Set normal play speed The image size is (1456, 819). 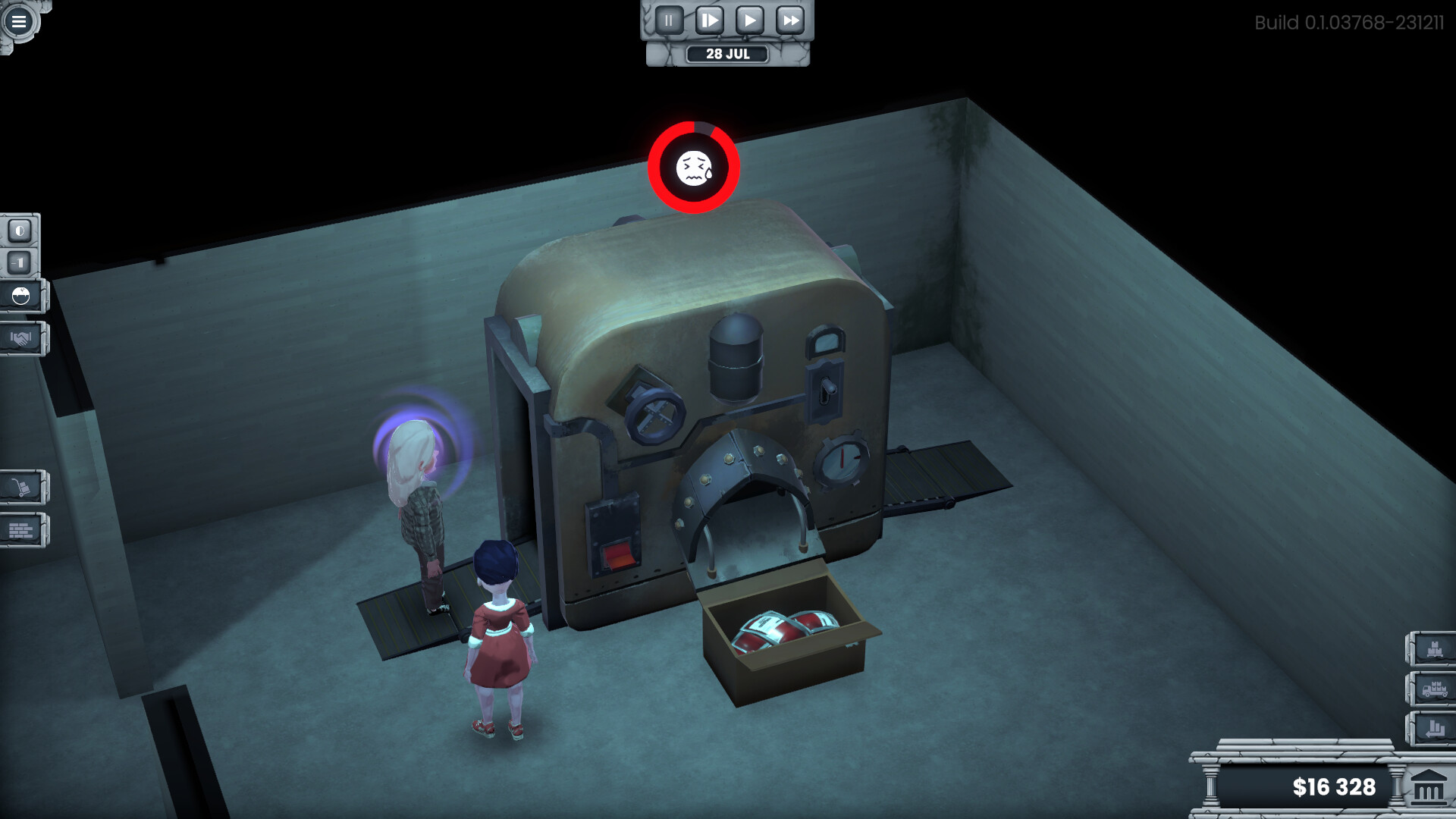tap(751, 20)
